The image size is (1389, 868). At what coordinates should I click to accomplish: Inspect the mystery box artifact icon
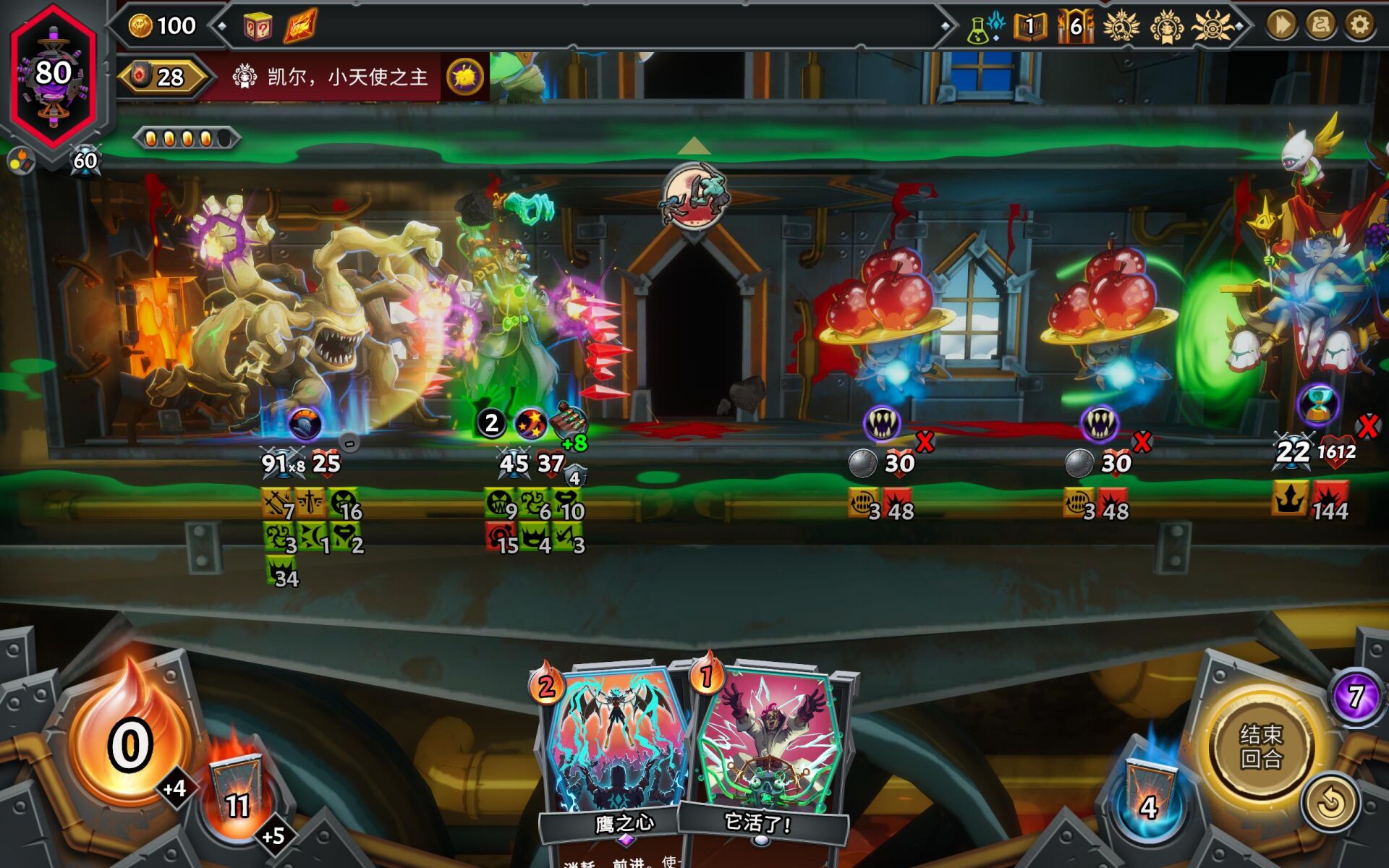[x=258, y=27]
